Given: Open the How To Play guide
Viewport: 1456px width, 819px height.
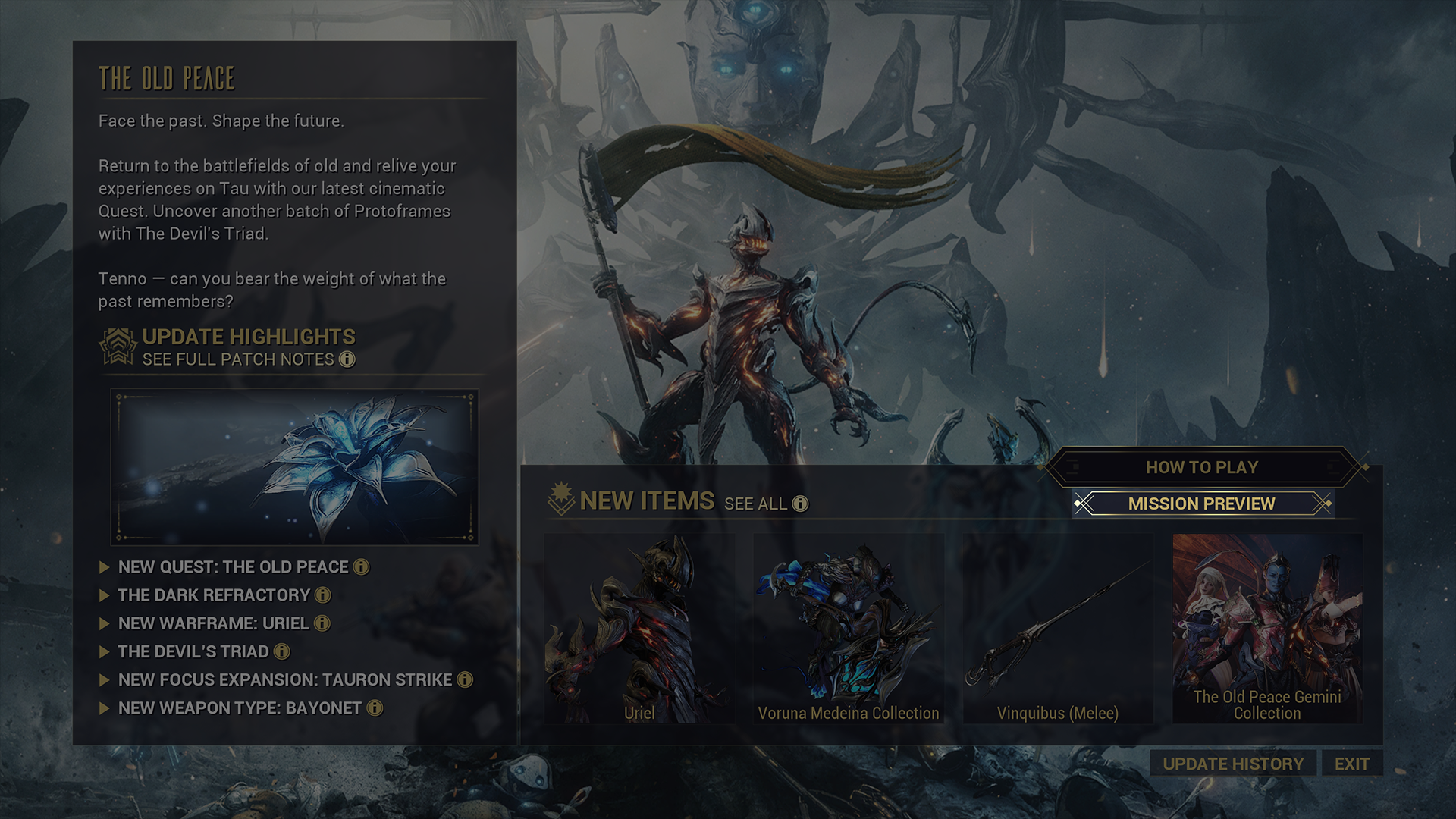Looking at the screenshot, I should [1201, 467].
